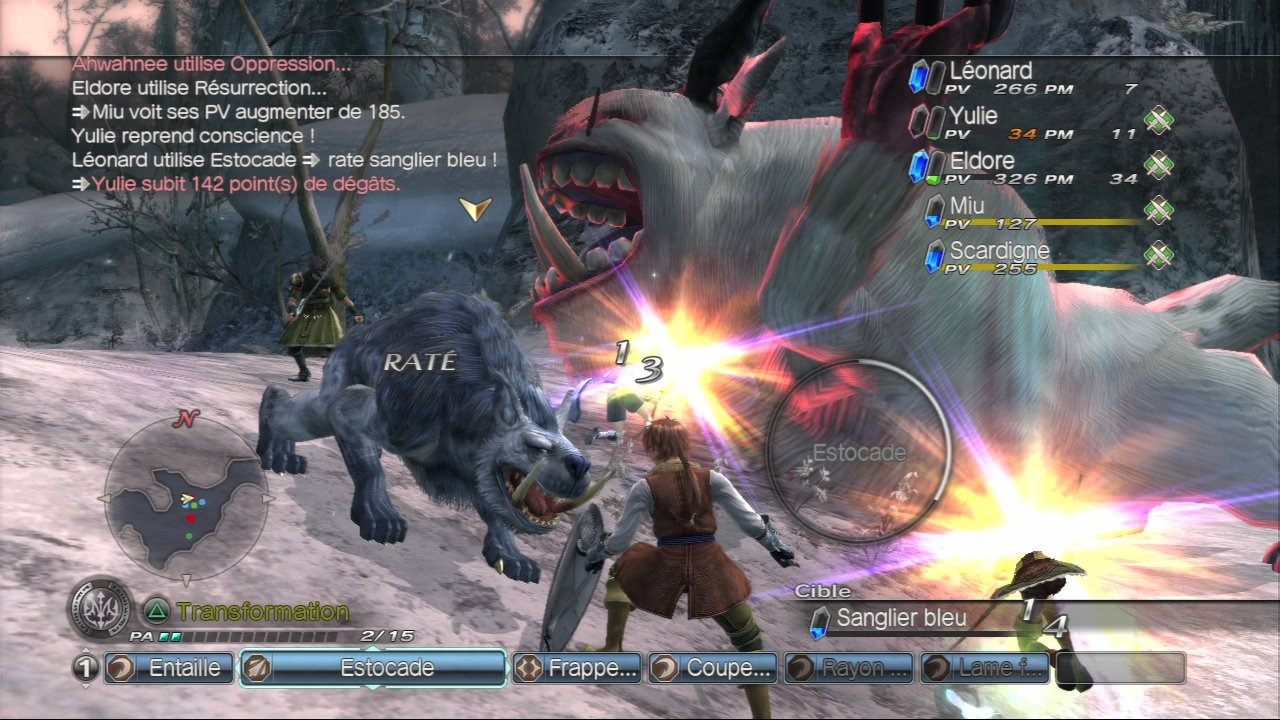Pick the Lame f... skill slot
Viewport: 1280px width, 720px height.
coord(986,668)
